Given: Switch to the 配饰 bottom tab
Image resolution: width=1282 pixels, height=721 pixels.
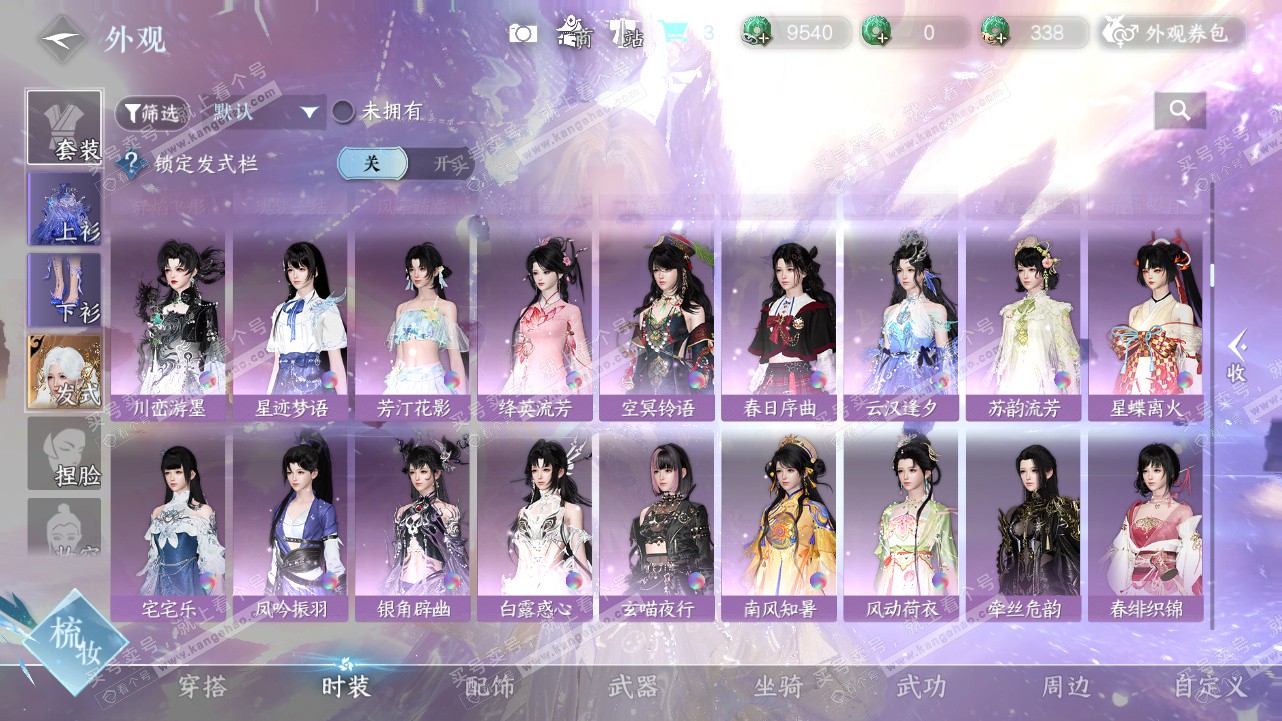Looking at the screenshot, I should pos(490,687).
